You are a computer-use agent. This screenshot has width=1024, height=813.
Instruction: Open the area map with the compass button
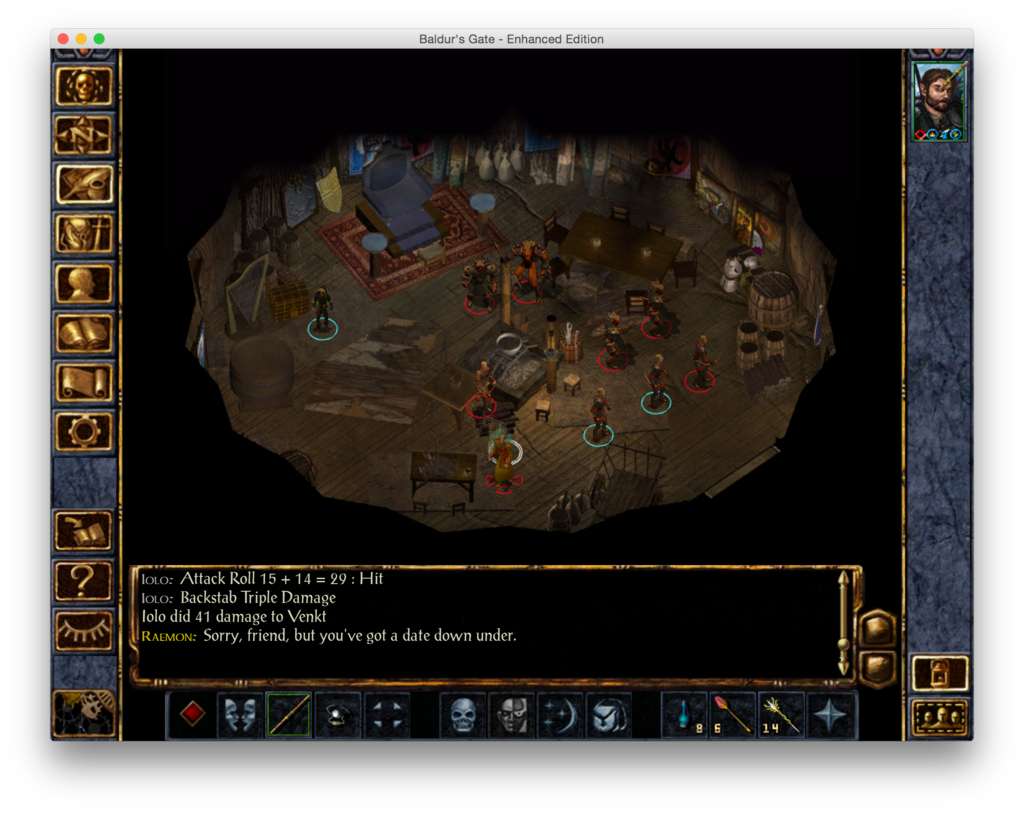(x=85, y=135)
